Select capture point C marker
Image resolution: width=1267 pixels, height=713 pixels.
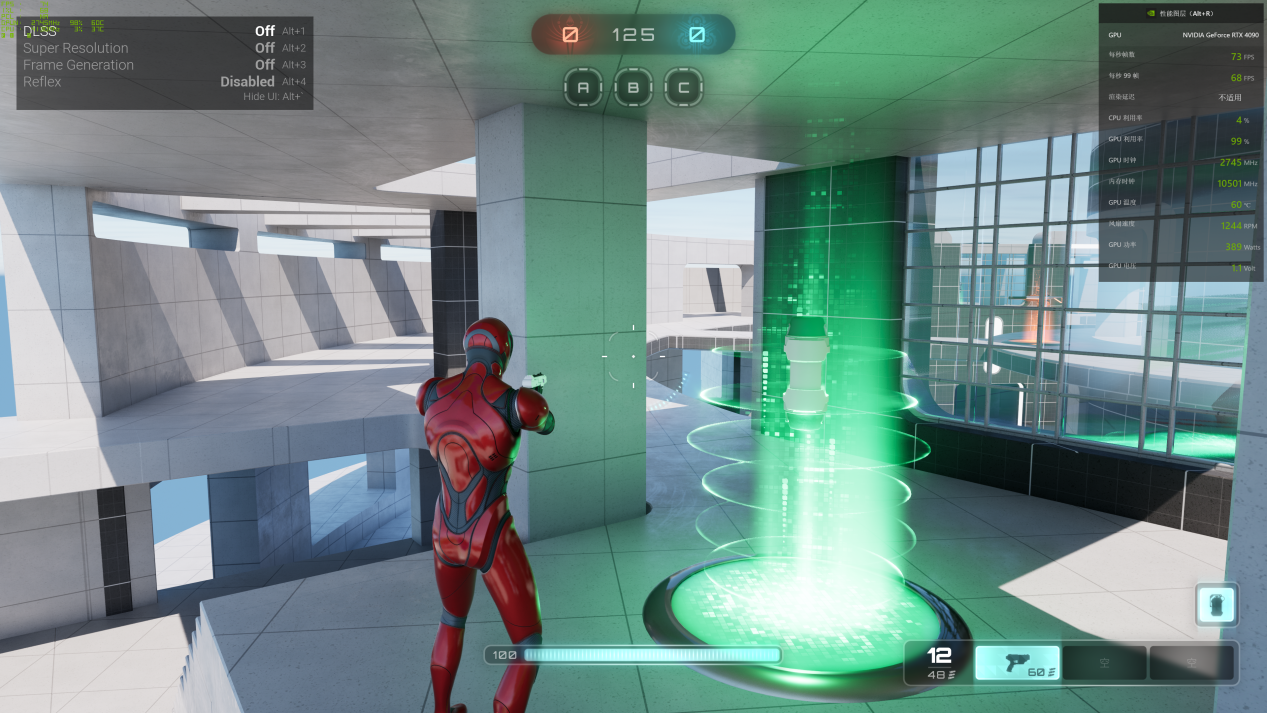[x=683, y=88]
